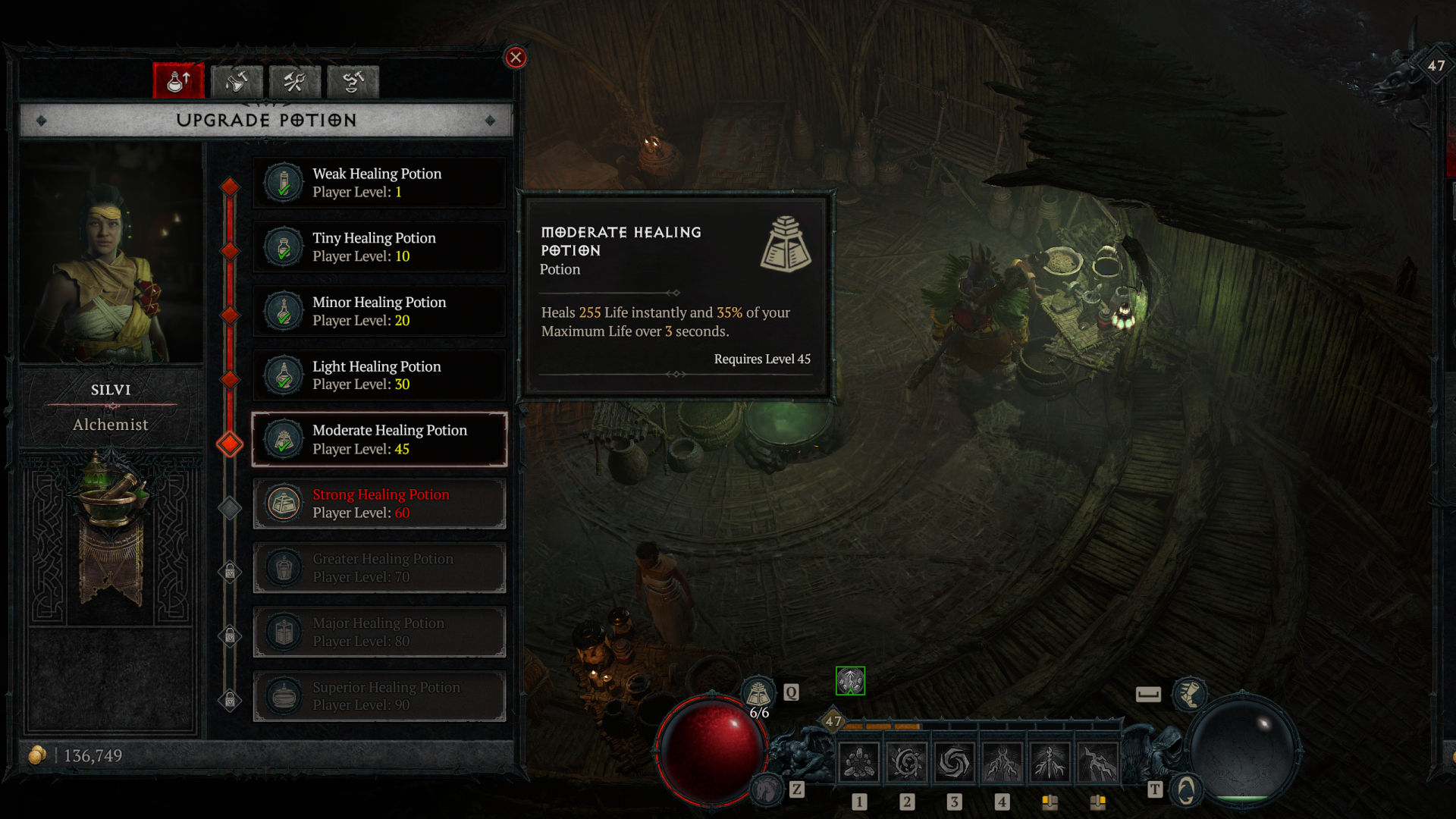
Task: Expand the Superior Healing Potion entry
Action: pos(379,695)
